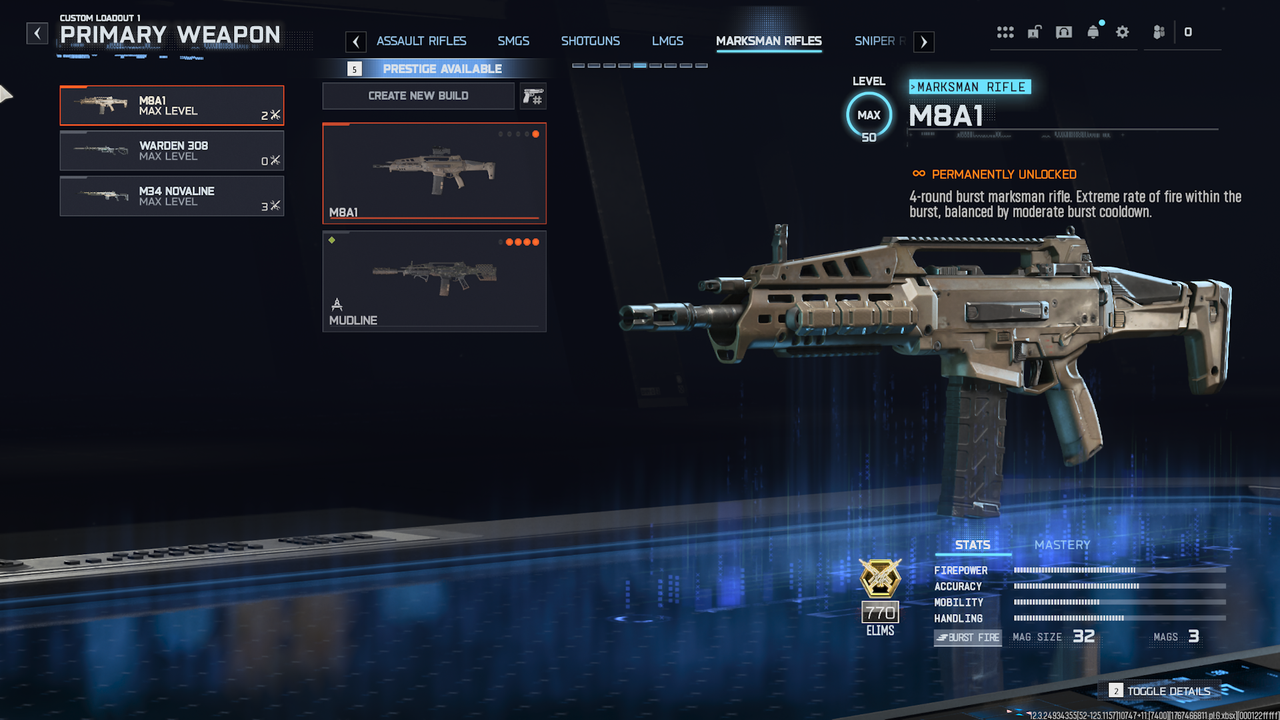Viewport: 1280px width, 720px height.
Task: Open the gun build code button
Action: coord(533,96)
